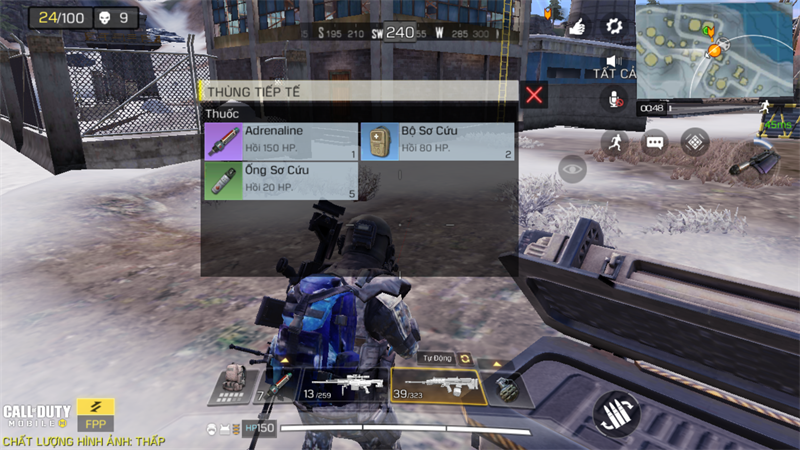Toggle the speaker voice channel button
Image resolution: width=800 pixels, height=450 pixels.
click(x=614, y=62)
